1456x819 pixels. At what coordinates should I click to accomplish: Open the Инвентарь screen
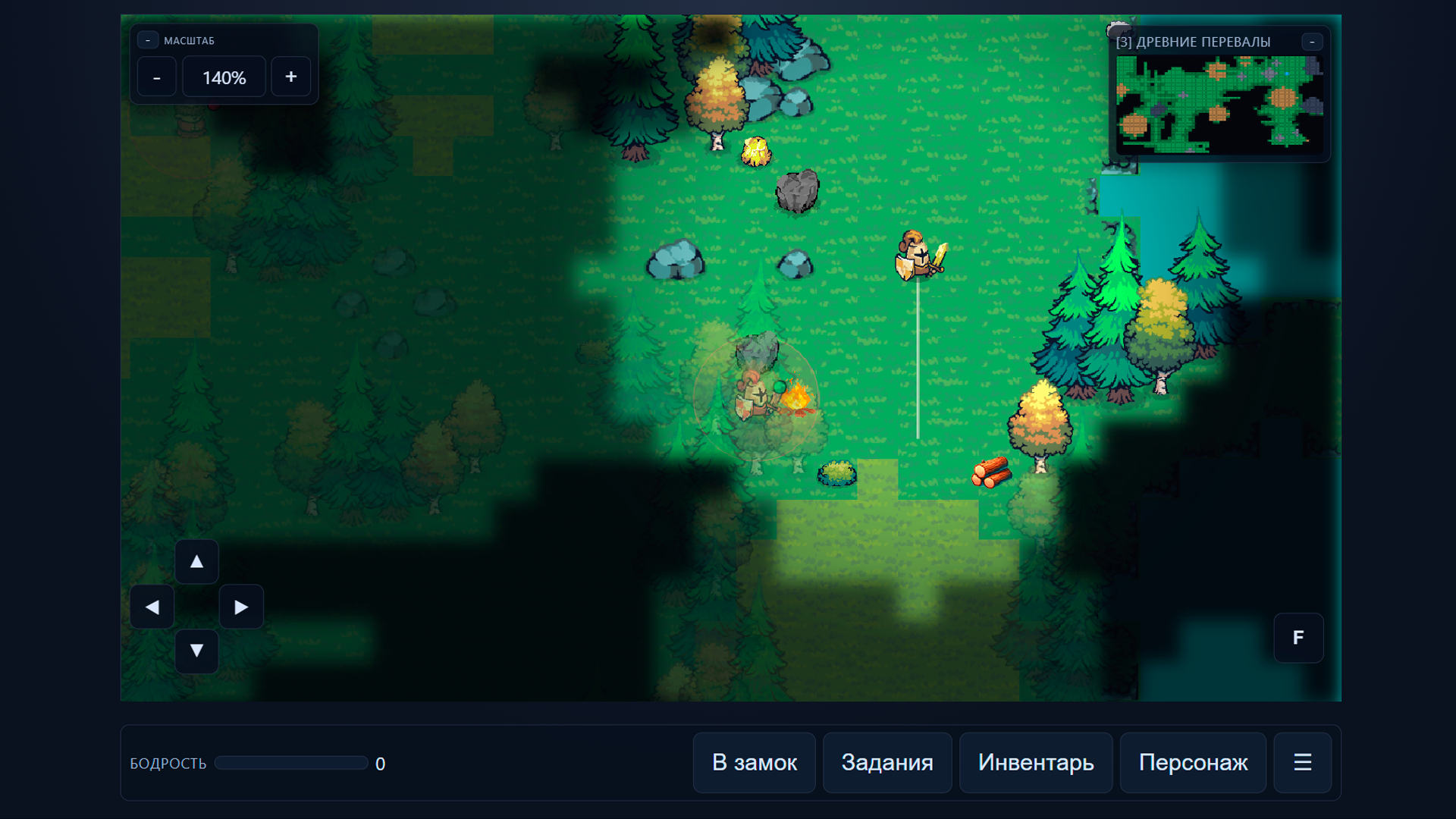click(1036, 763)
